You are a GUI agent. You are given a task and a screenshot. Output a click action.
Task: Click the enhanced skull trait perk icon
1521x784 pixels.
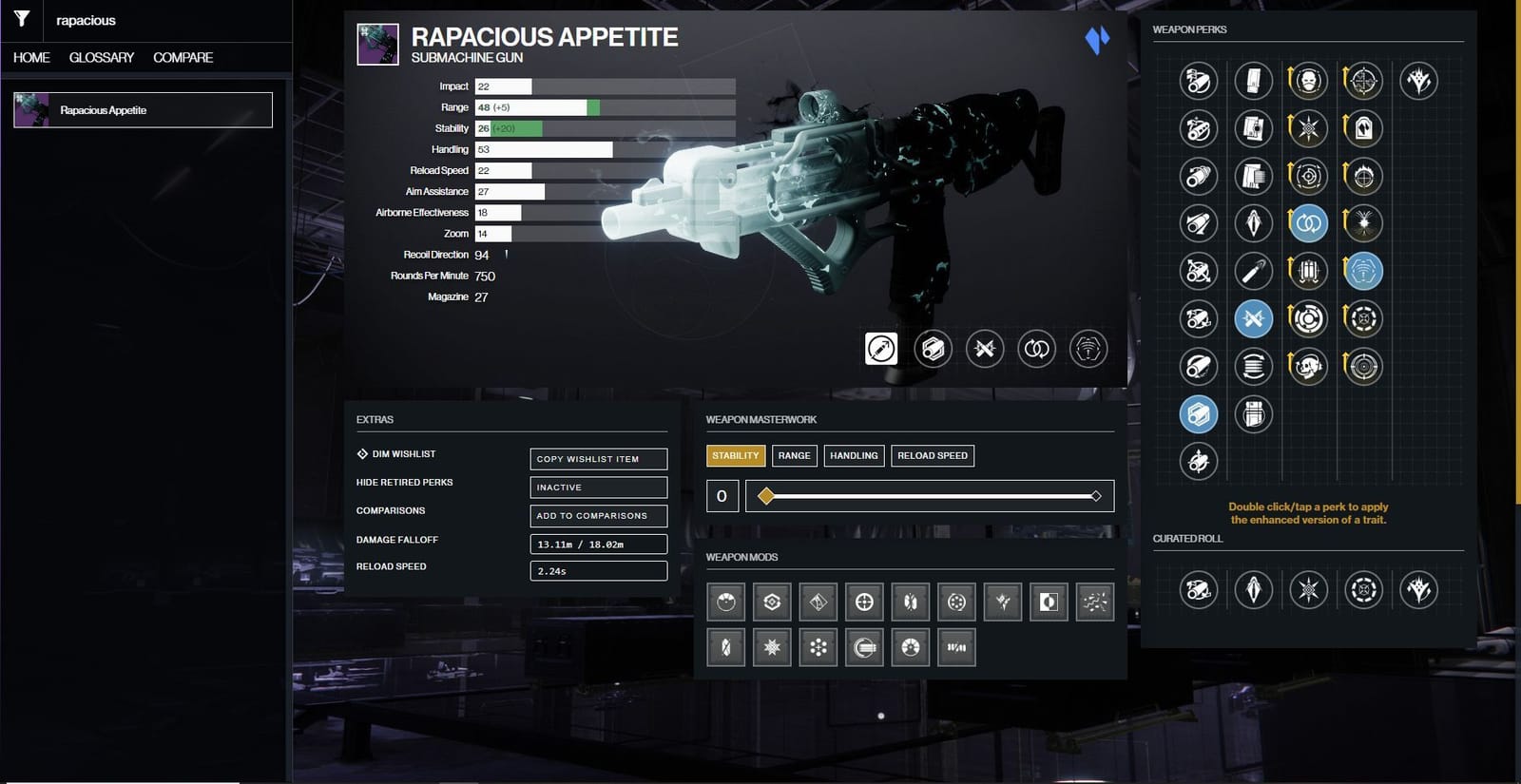pos(1308,81)
